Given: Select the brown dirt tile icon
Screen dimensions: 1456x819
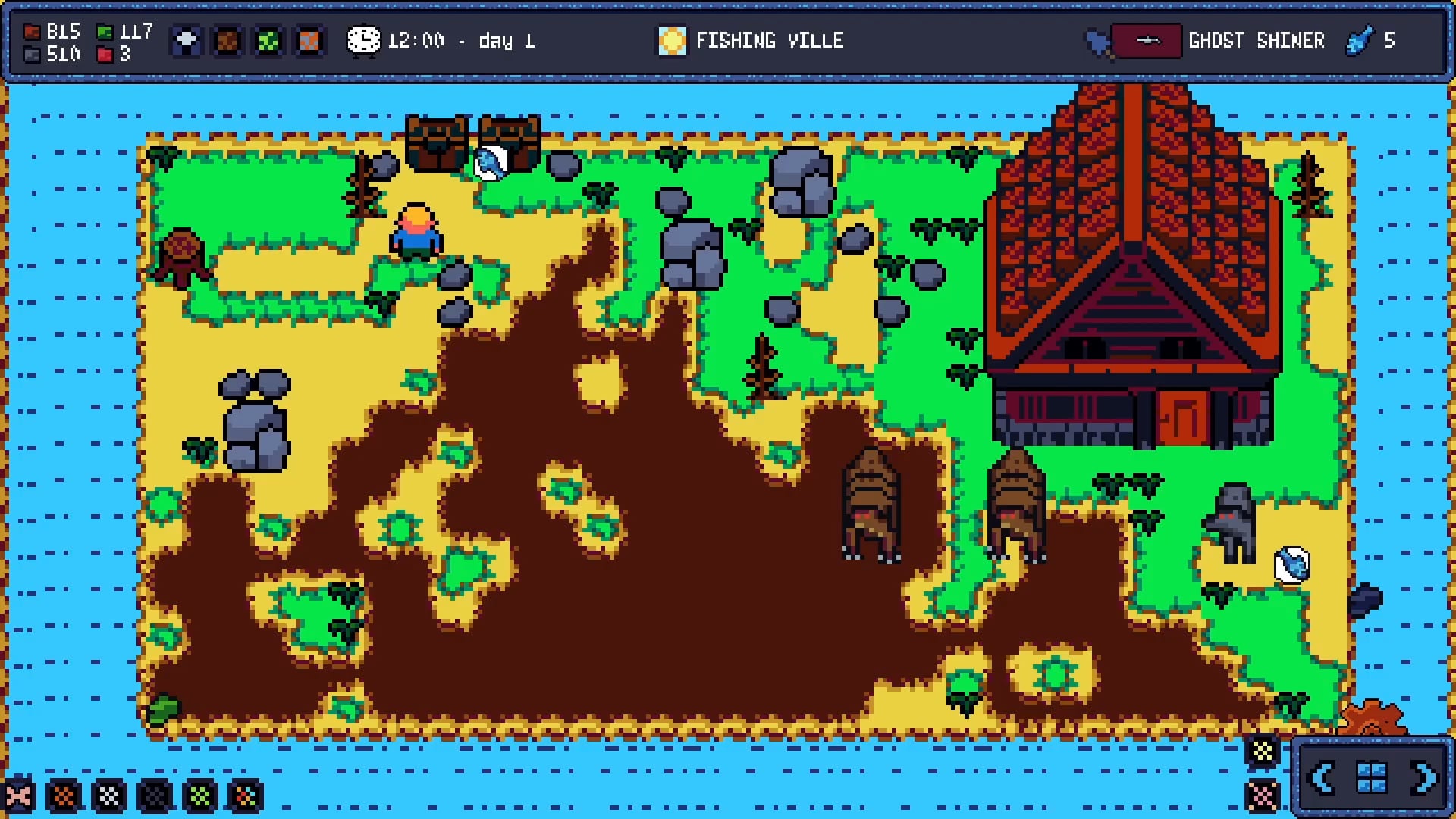Looking at the screenshot, I should [x=227, y=40].
